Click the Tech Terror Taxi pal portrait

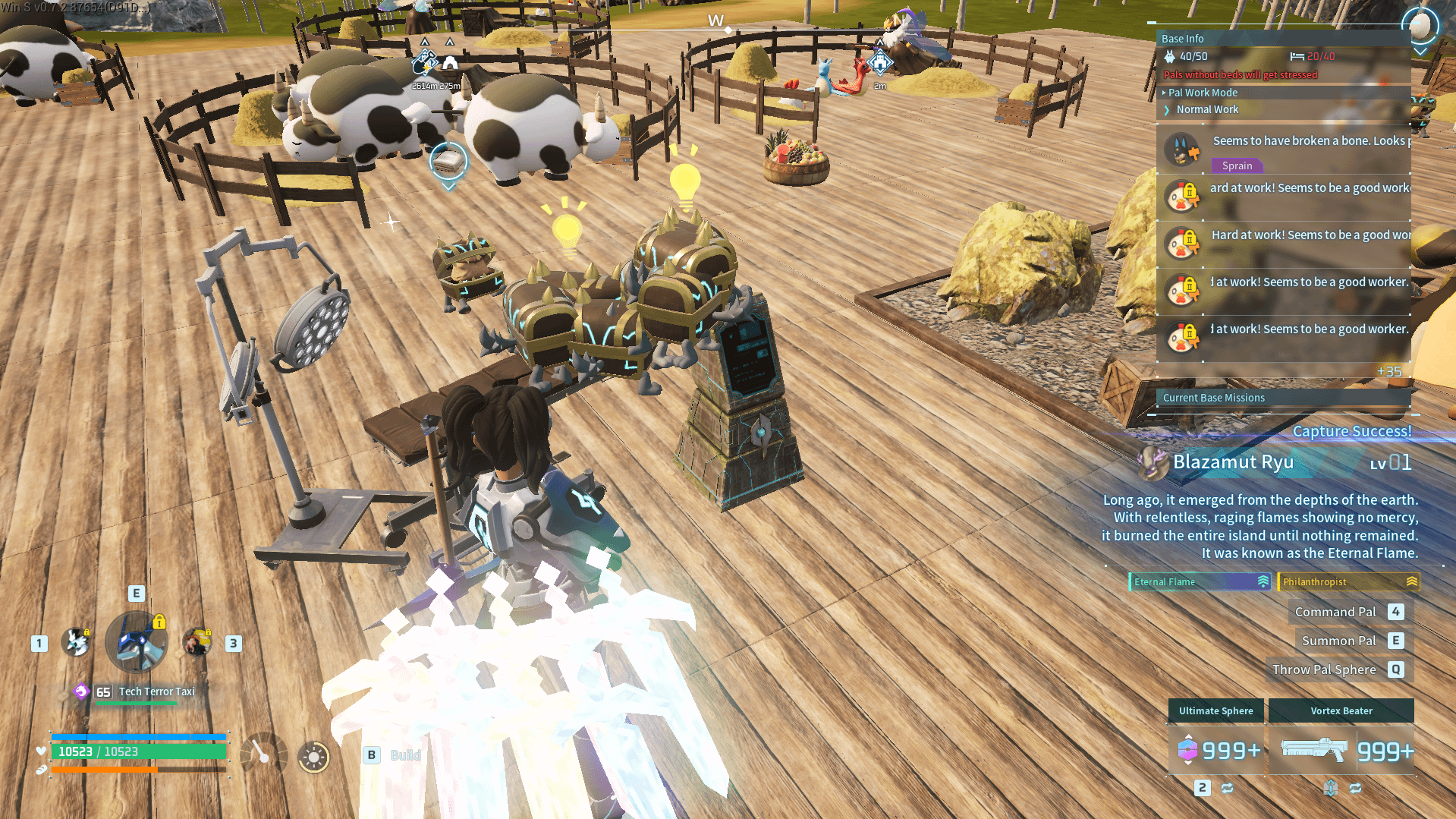point(137,642)
